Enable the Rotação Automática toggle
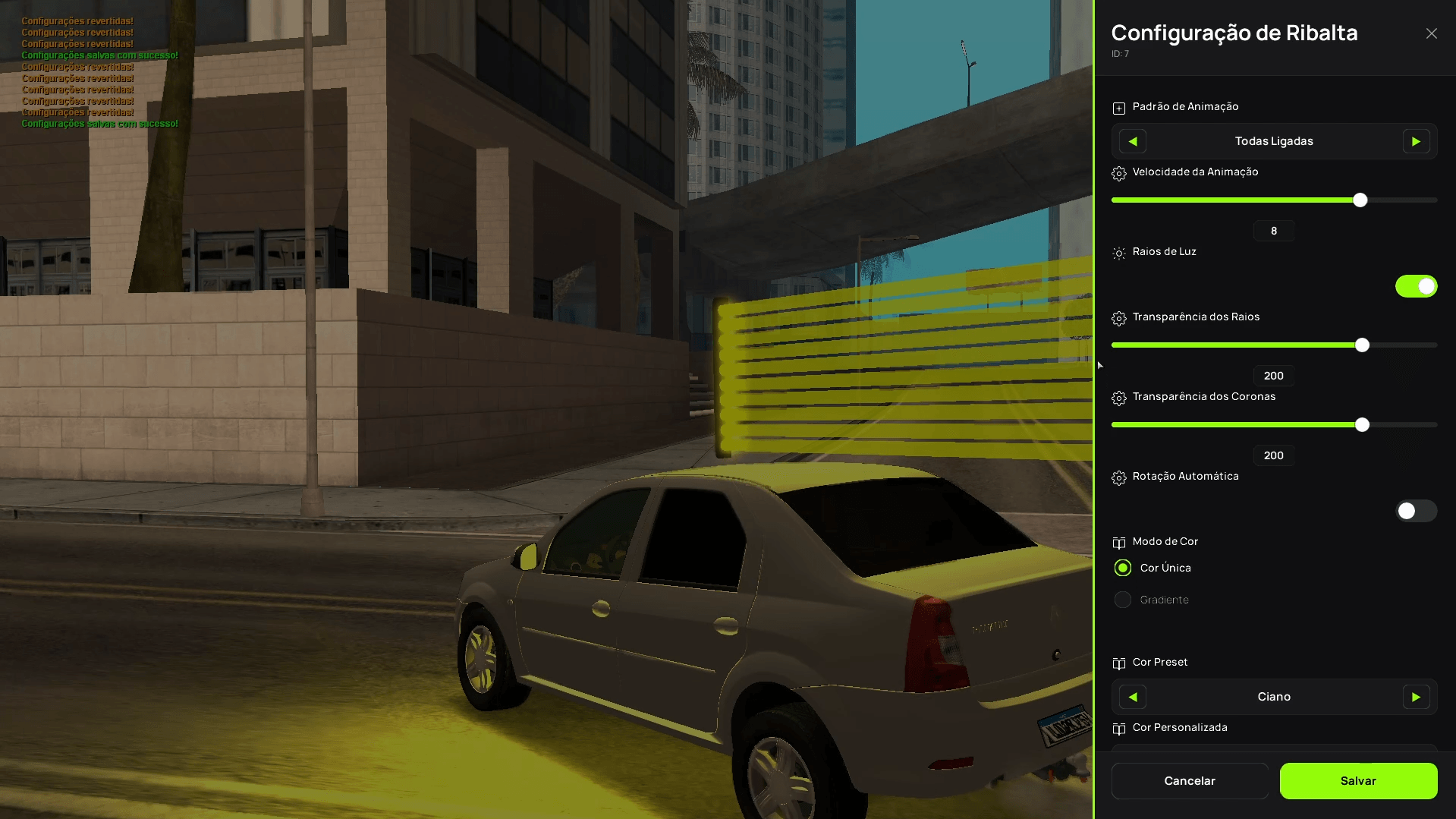Screen dimensions: 1456x819 coord(1416,512)
